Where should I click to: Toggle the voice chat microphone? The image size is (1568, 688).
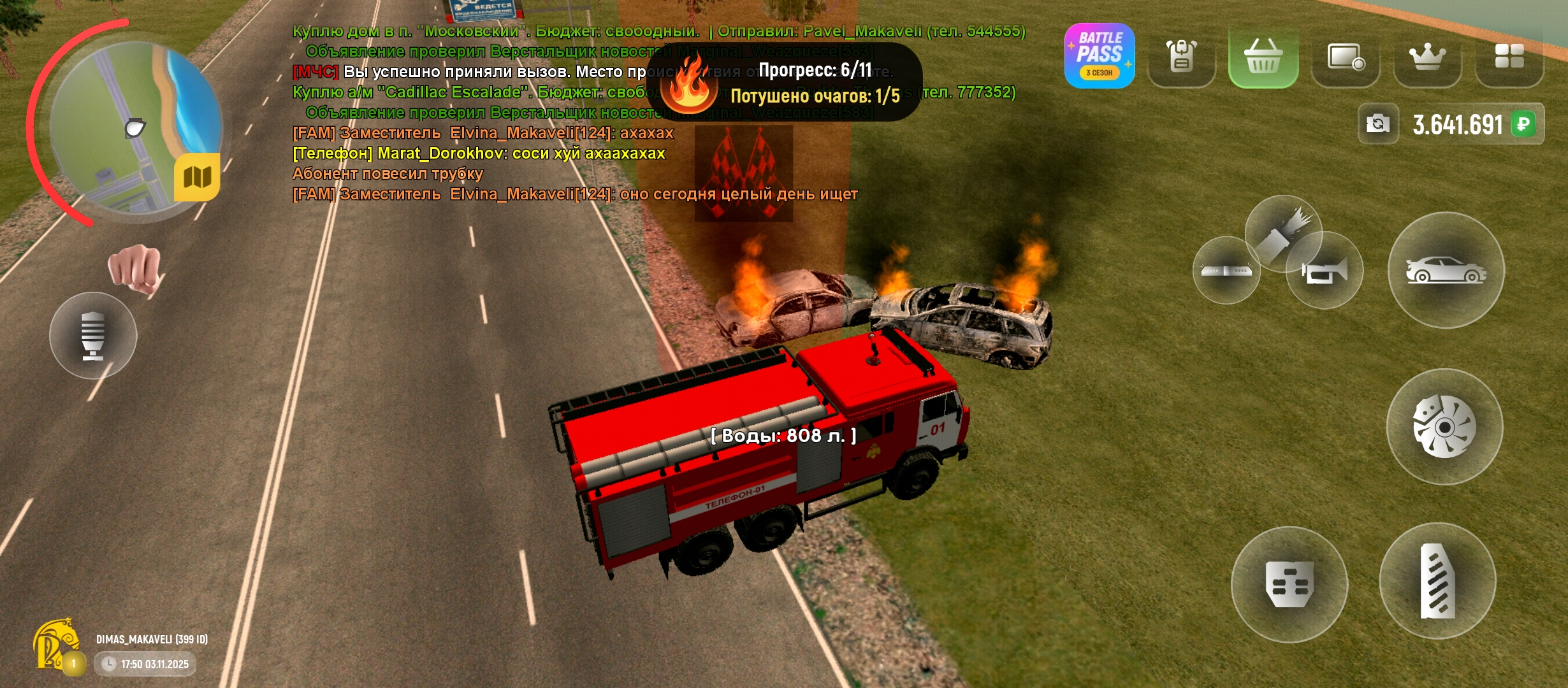pos(93,335)
